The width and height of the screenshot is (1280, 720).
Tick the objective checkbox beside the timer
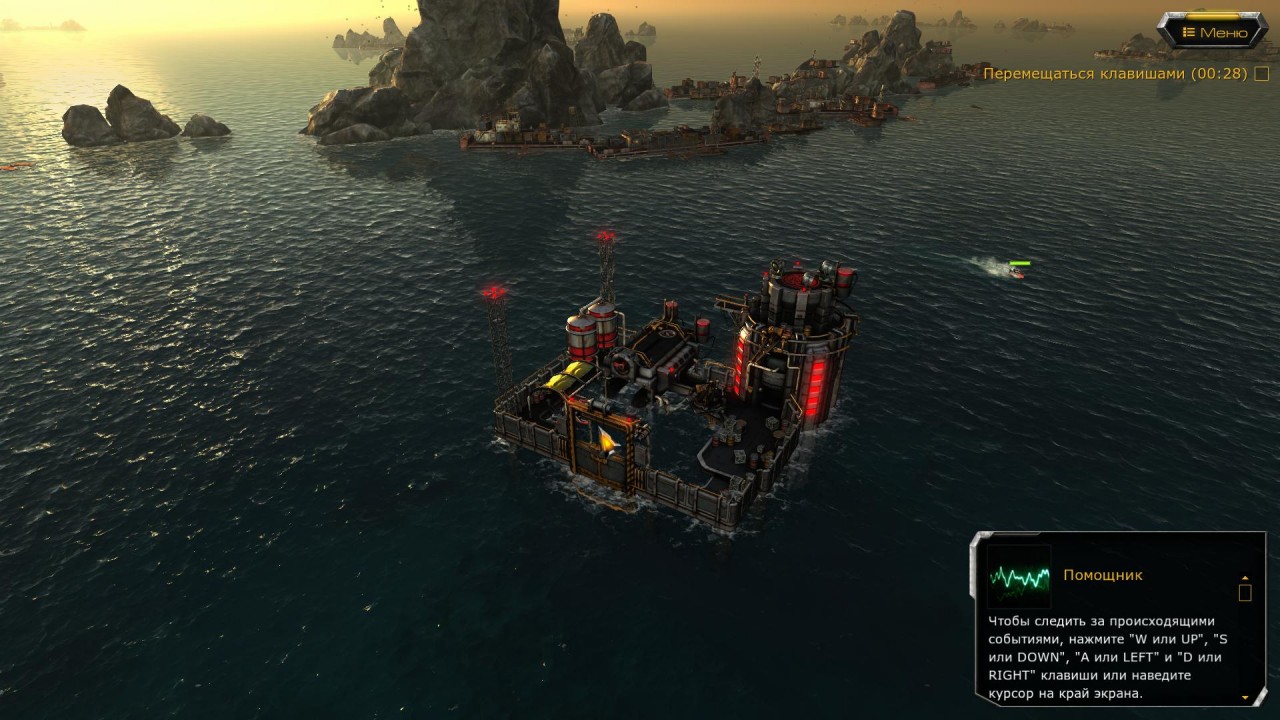(1262, 74)
